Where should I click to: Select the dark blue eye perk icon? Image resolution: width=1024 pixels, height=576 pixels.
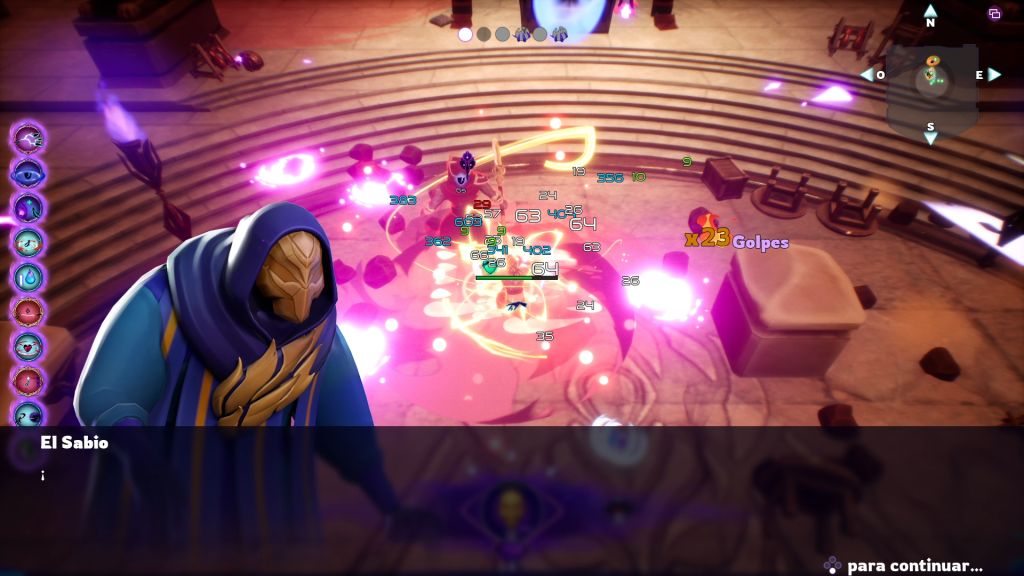[28, 172]
